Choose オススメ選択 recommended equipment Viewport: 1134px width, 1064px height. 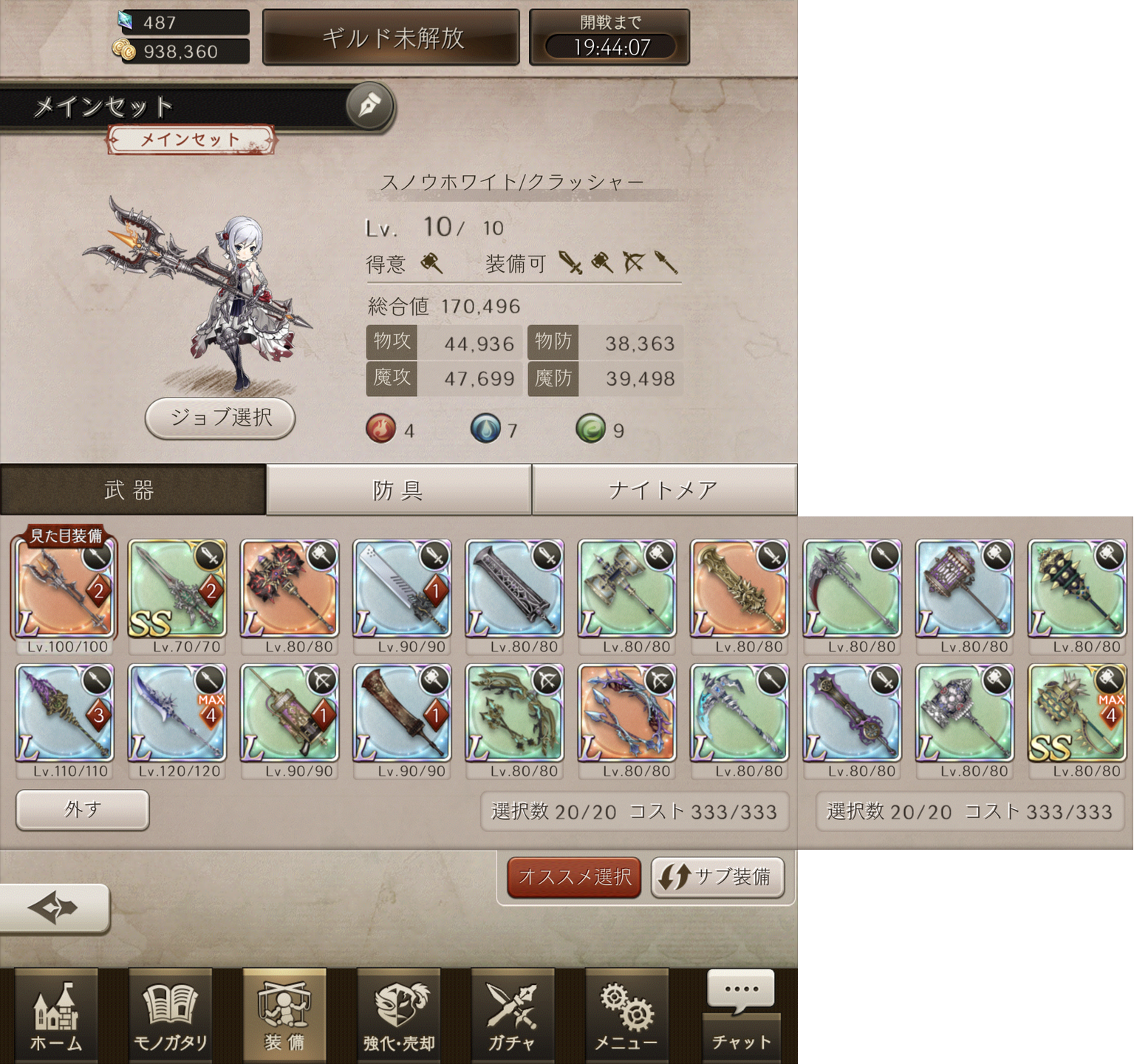[574, 877]
